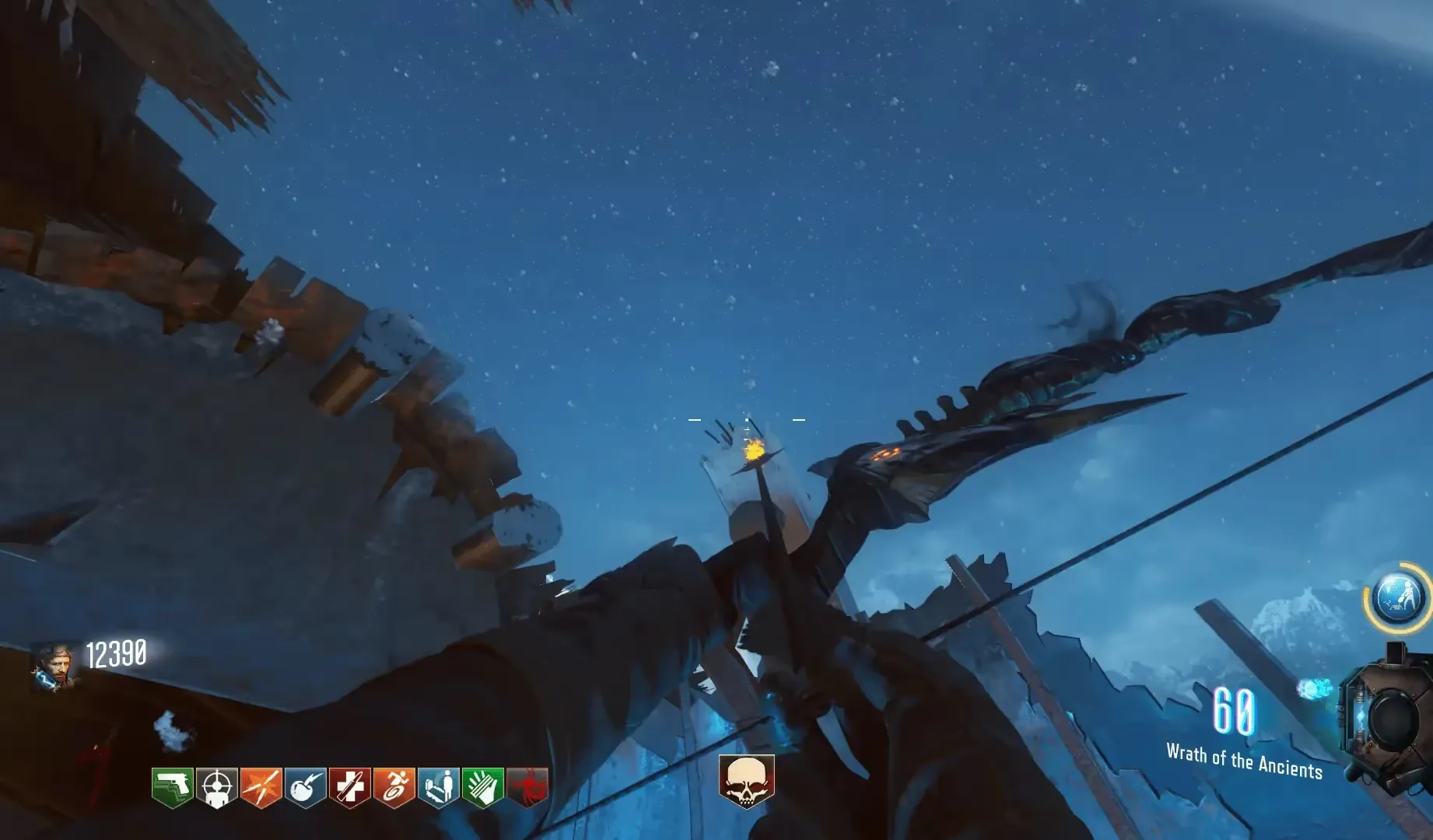Select the green pistol Mule Kick perk icon

tap(172, 787)
